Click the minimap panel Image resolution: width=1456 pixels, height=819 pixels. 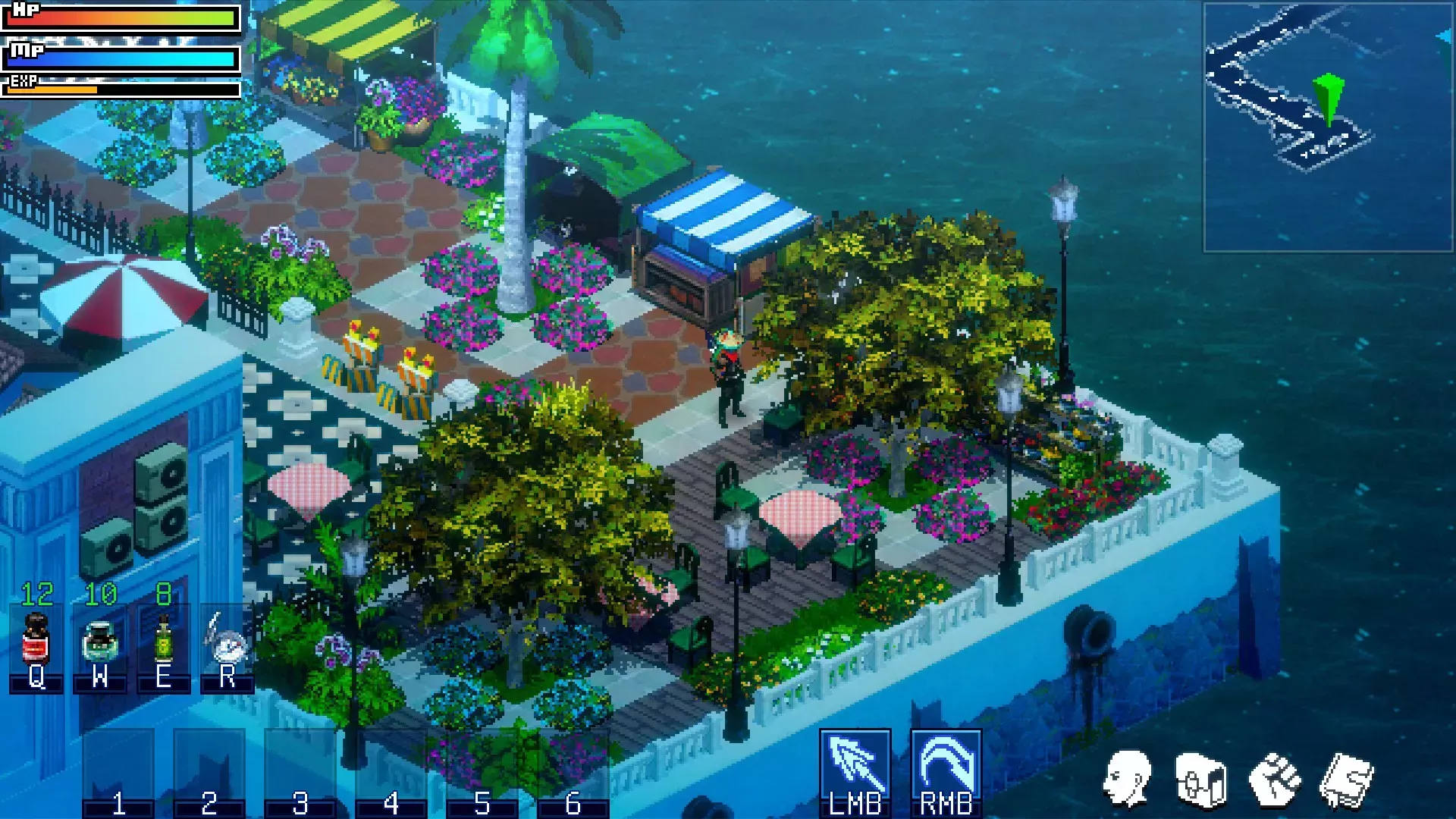tap(1328, 127)
